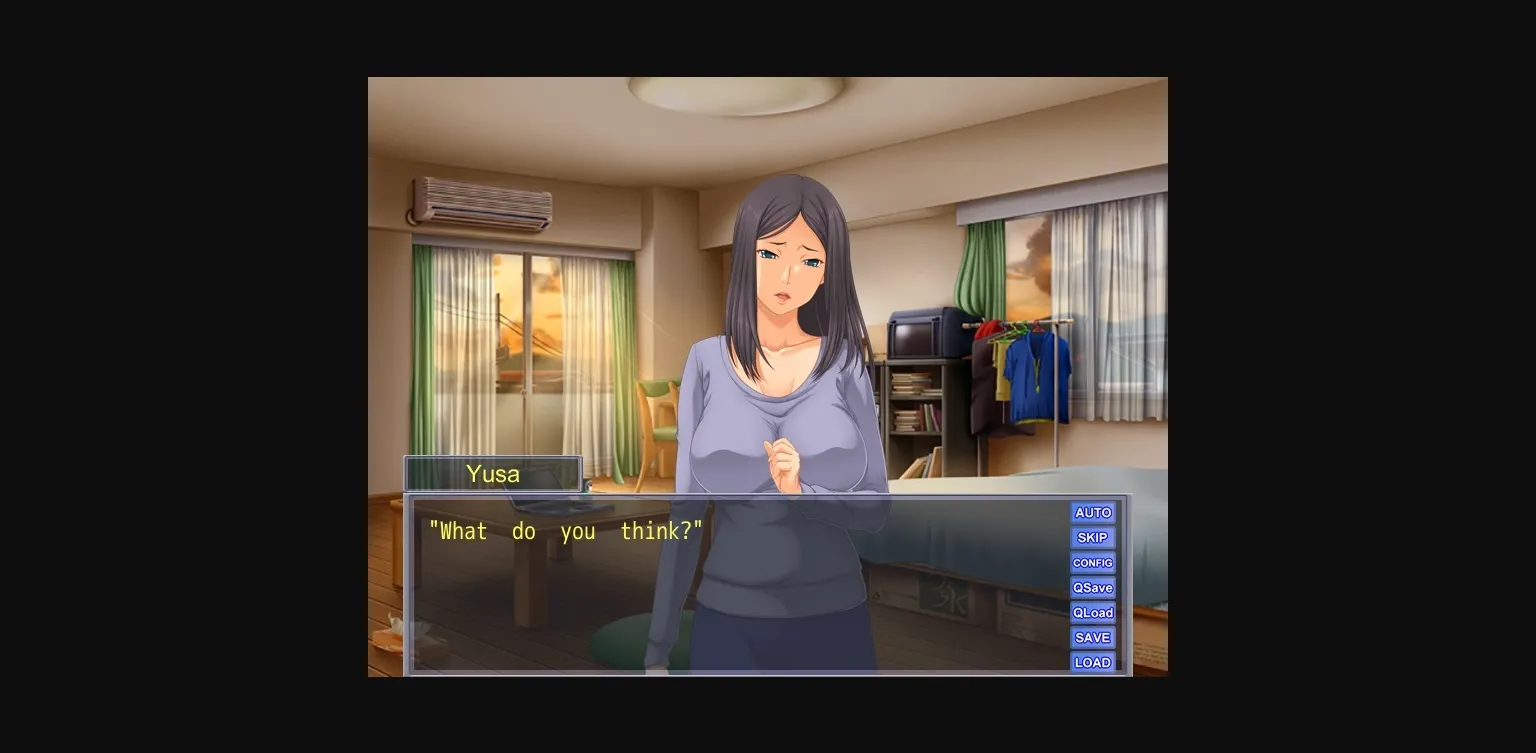Enable skip mode to fast-forward dialogue
The height and width of the screenshot is (753, 1536).
click(x=1092, y=537)
